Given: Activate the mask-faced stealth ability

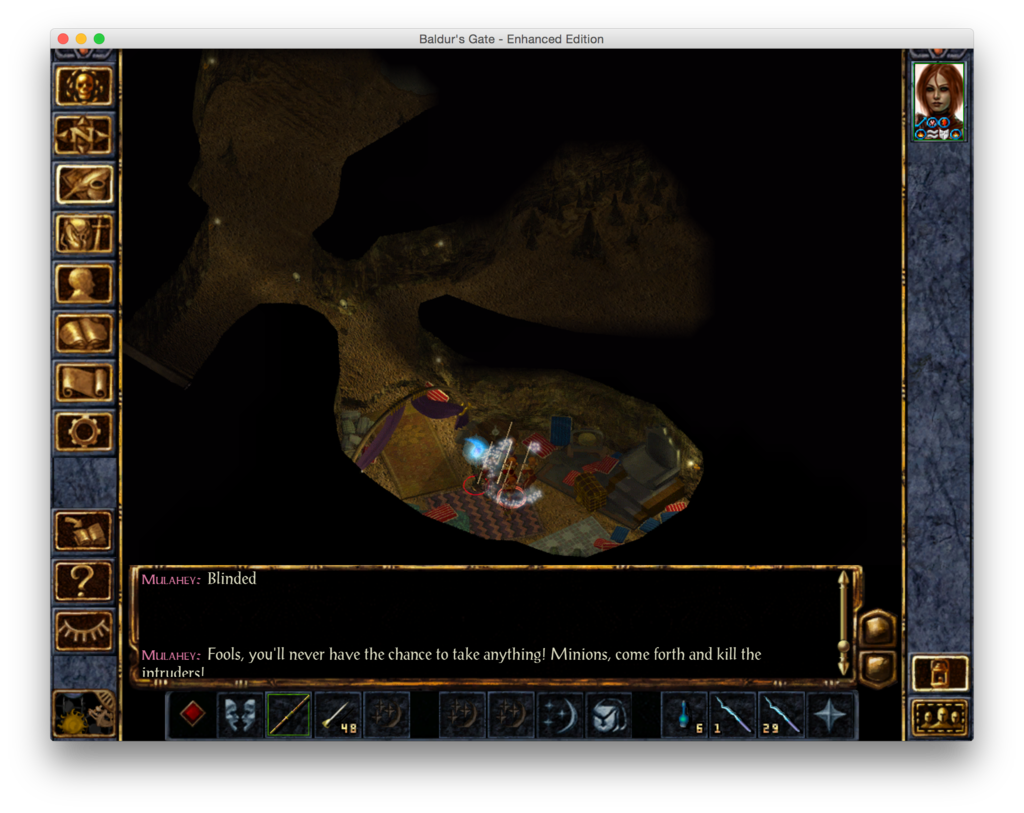Looking at the screenshot, I should [x=241, y=715].
